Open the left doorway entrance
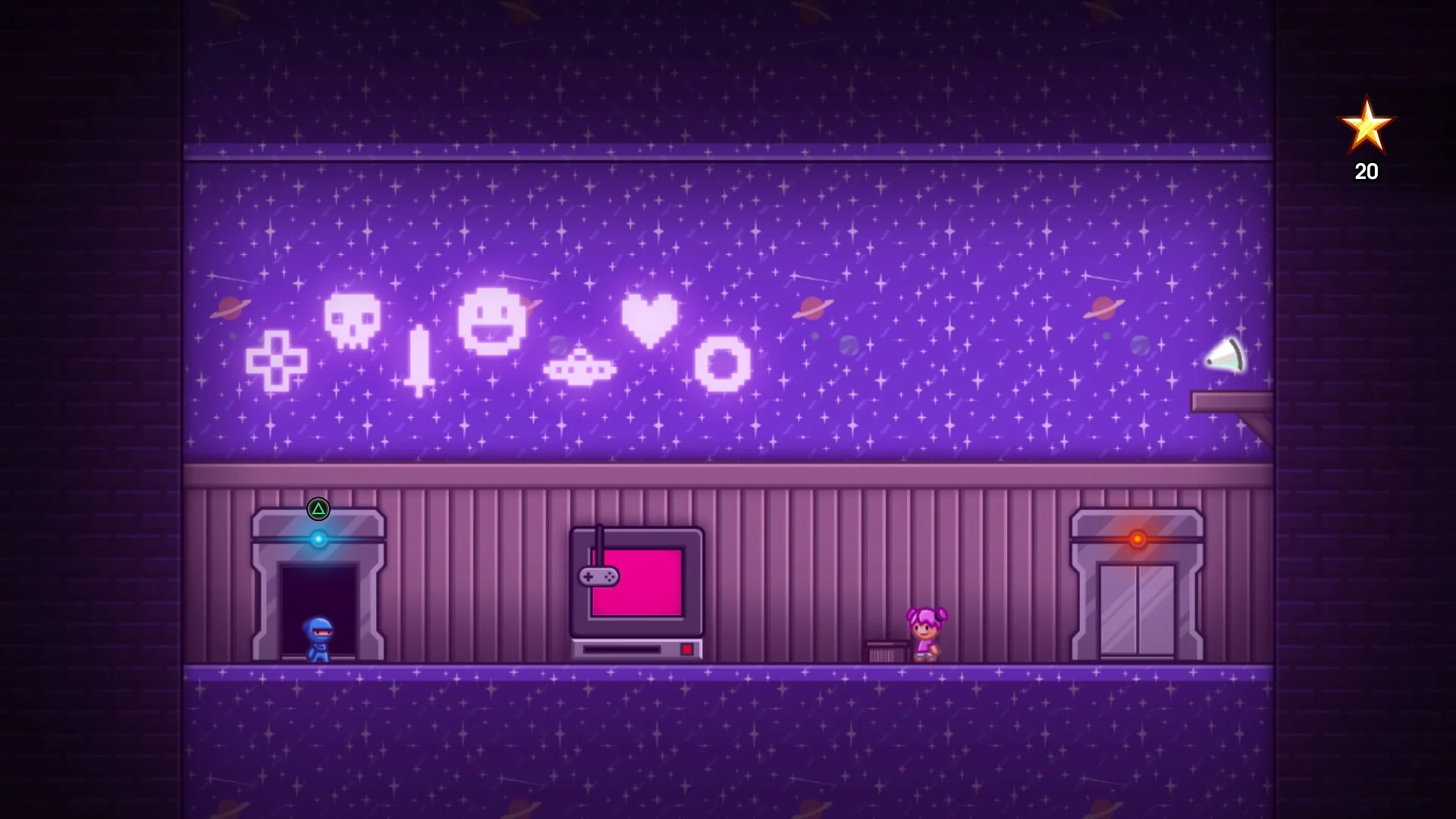The image size is (1456, 819). (x=318, y=607)
